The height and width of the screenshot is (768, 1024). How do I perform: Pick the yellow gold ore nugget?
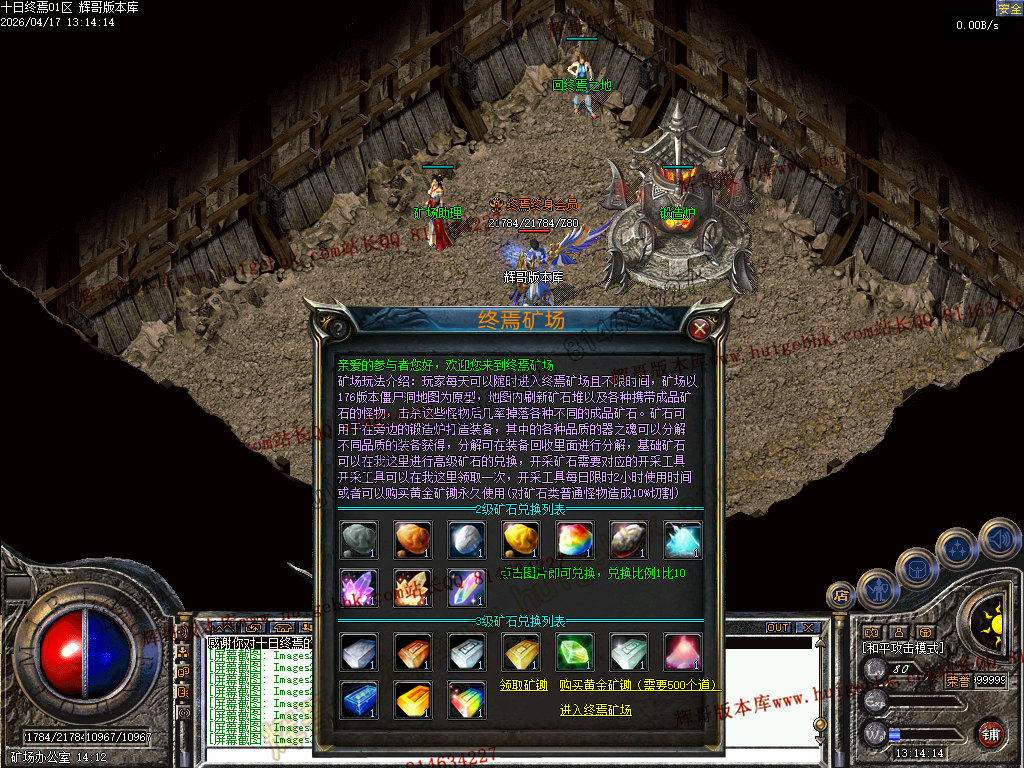point(520,540)
